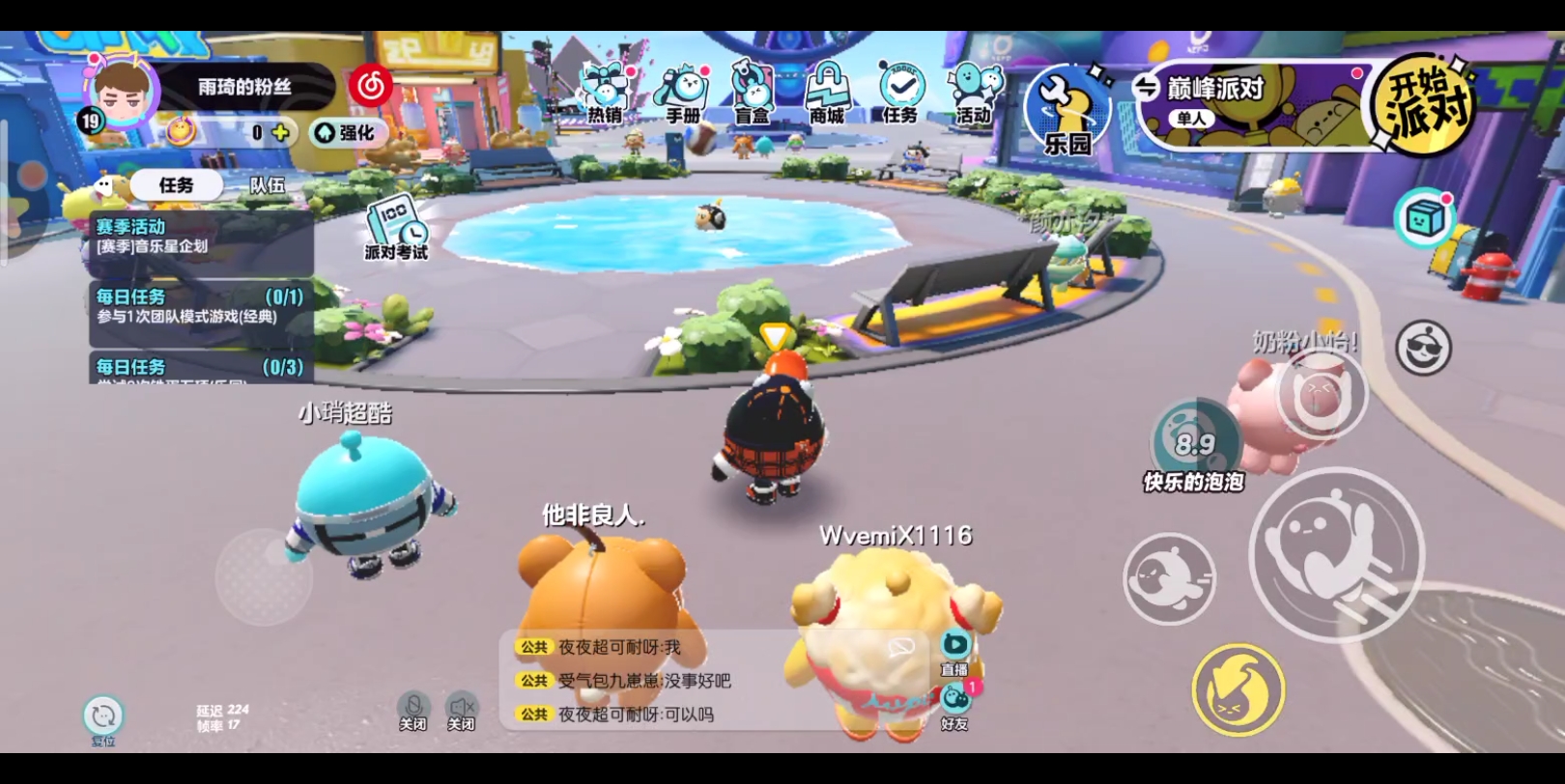Open the player avatar profile
Screen dimensions: 1565x784
coord(122,94)
